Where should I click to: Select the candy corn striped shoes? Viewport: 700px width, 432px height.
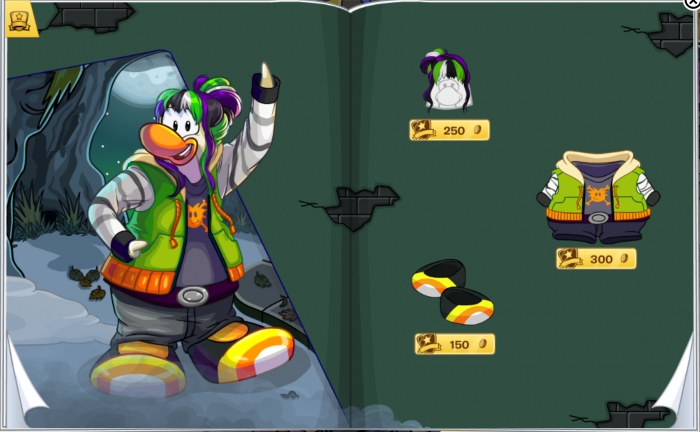pos(453,291)
